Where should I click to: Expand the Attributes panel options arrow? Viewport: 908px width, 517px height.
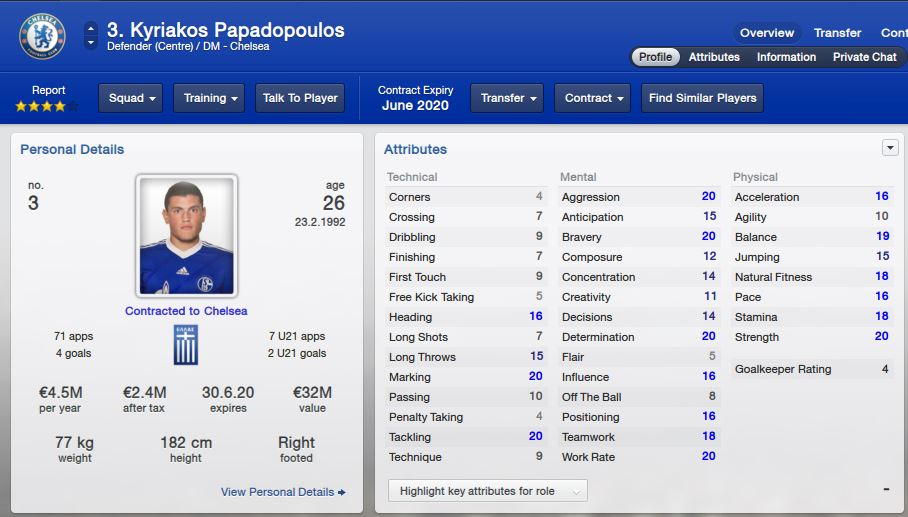(890, 148)
